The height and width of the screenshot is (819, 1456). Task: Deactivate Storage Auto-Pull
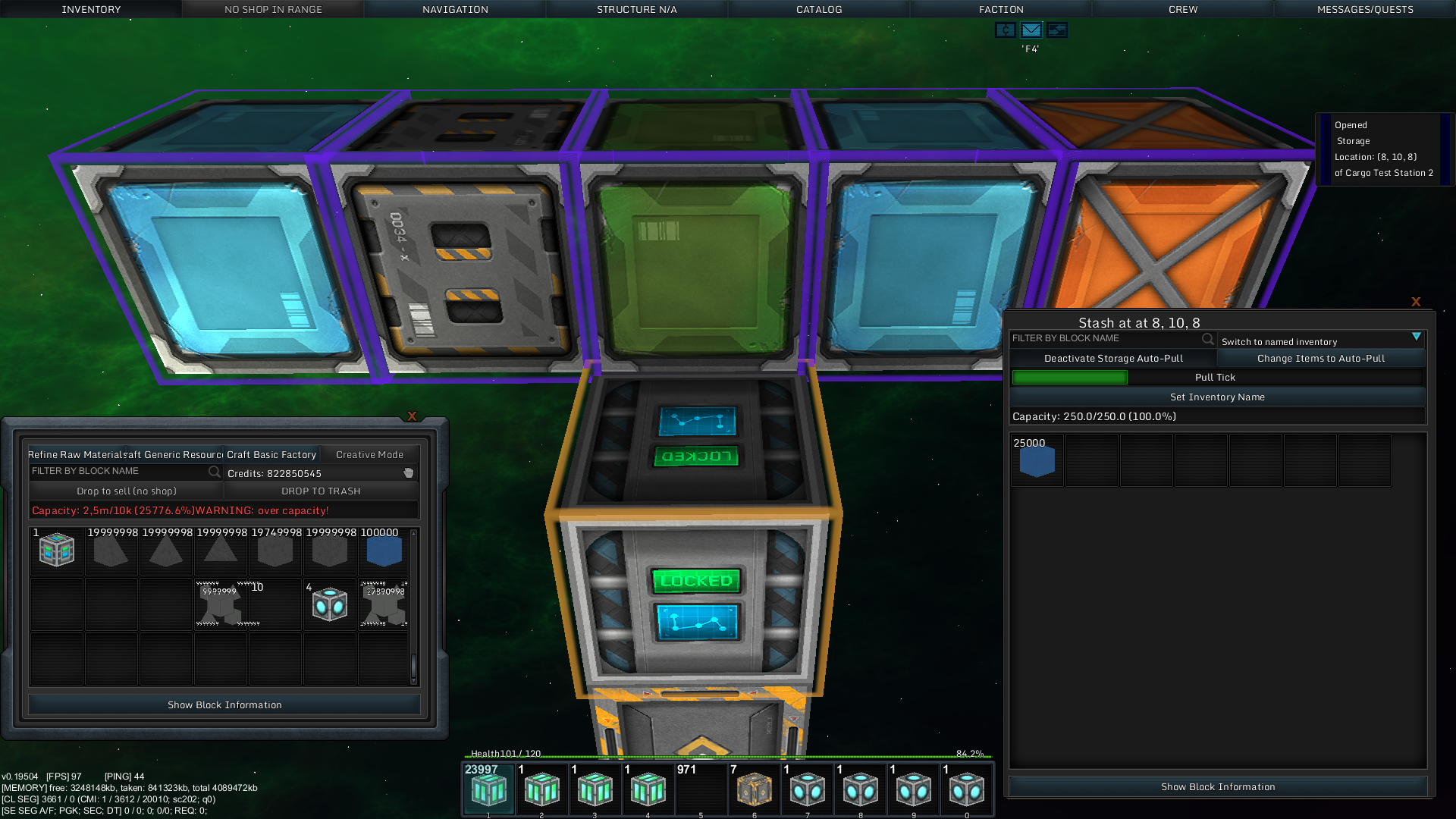1113,359
